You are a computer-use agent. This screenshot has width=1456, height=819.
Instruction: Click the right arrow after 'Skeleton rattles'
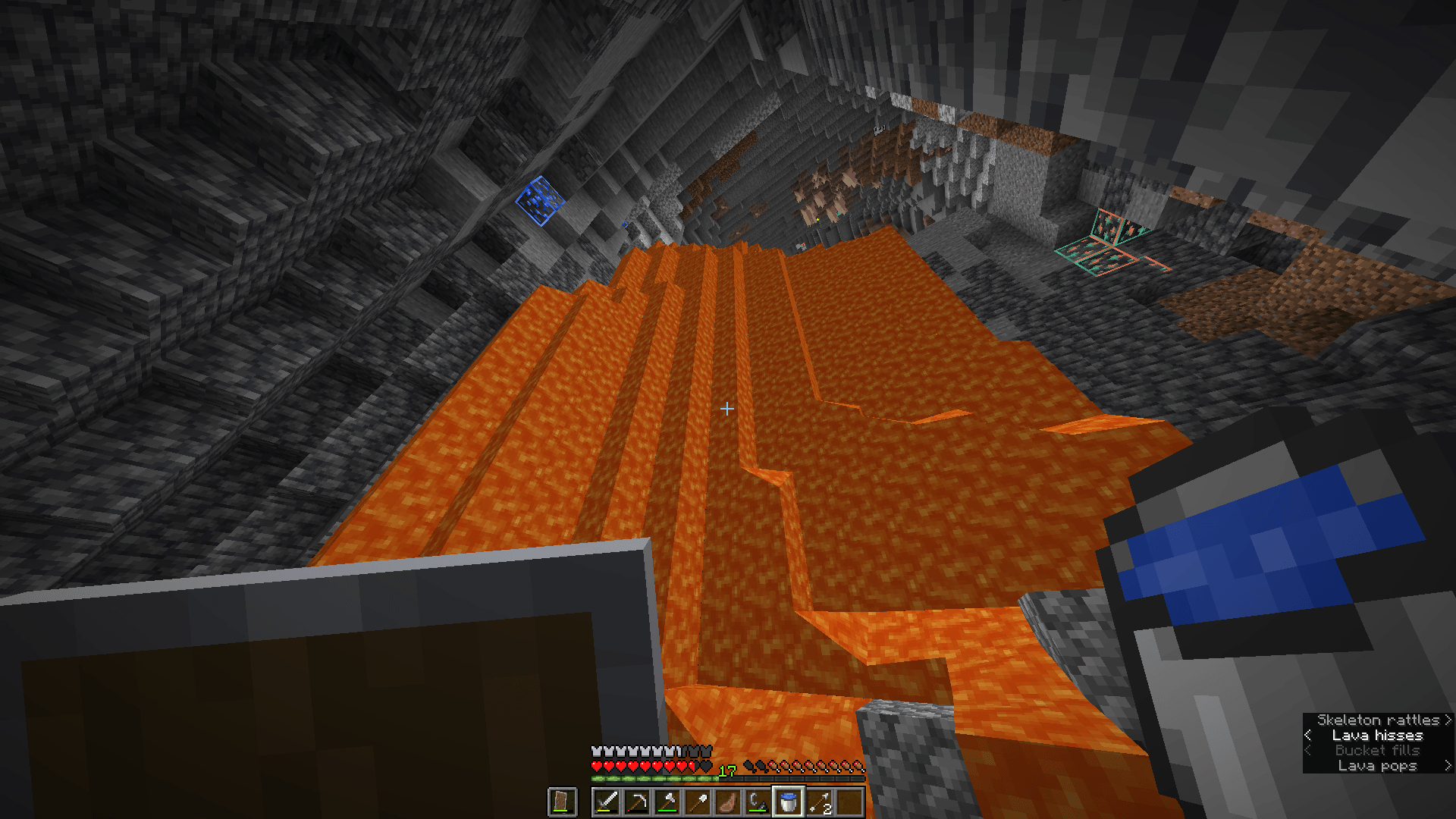pos(1448,720)
